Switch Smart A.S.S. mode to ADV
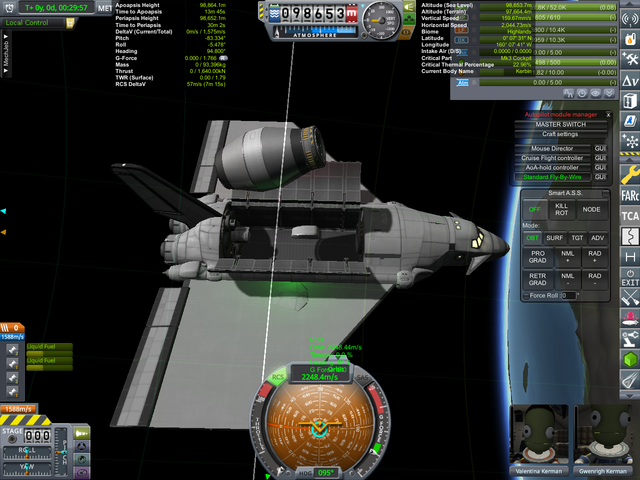The height and width of the screenshot is (480, 640). click(598, 238)
